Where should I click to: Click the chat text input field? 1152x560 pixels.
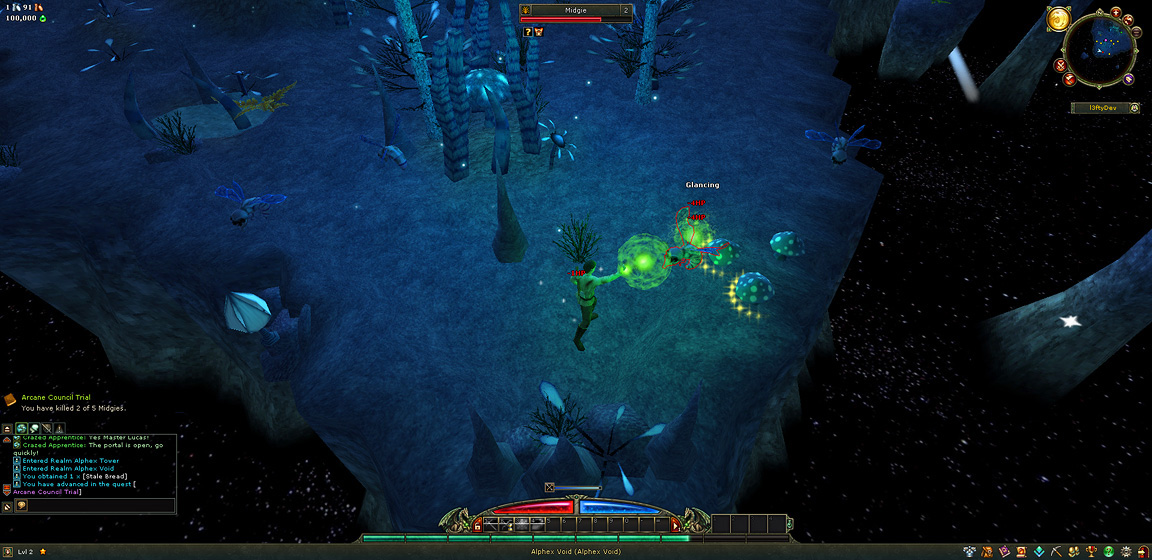point(100,506)
